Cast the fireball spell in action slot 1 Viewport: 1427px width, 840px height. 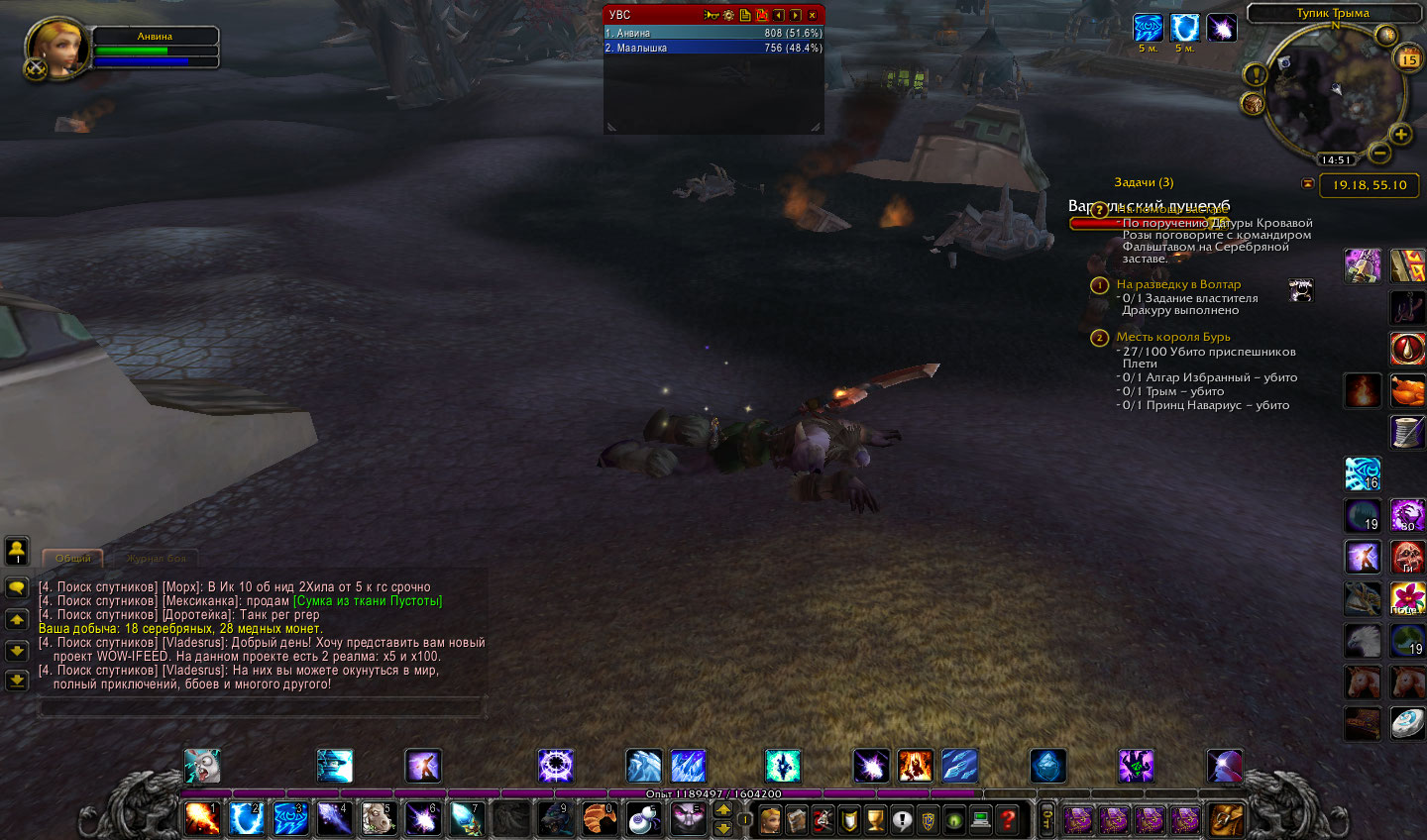tap(202, 818)
